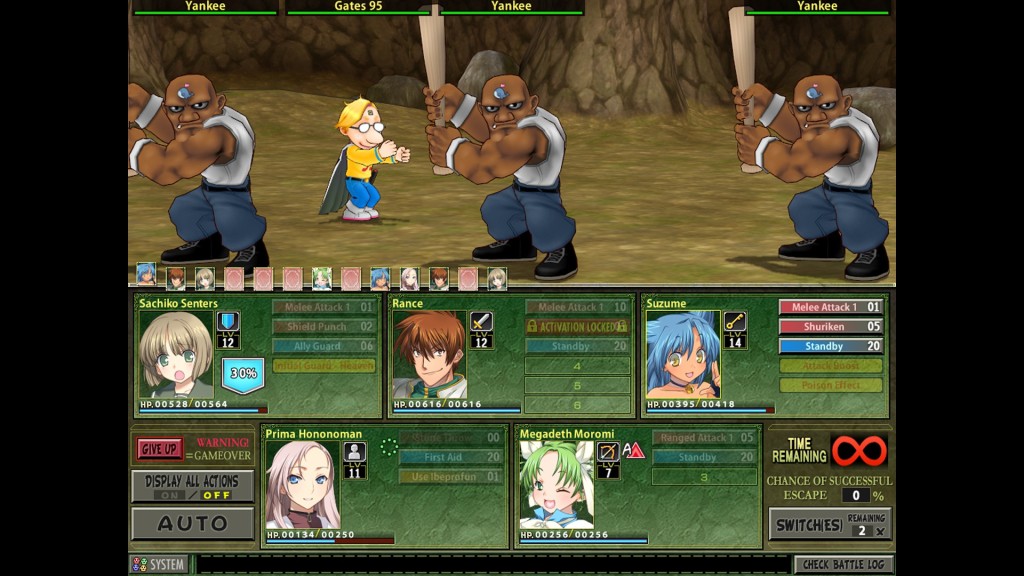The image size is (1024, 576).
Task: Toggle Display All Actions on/off
Action: point(192,487)
